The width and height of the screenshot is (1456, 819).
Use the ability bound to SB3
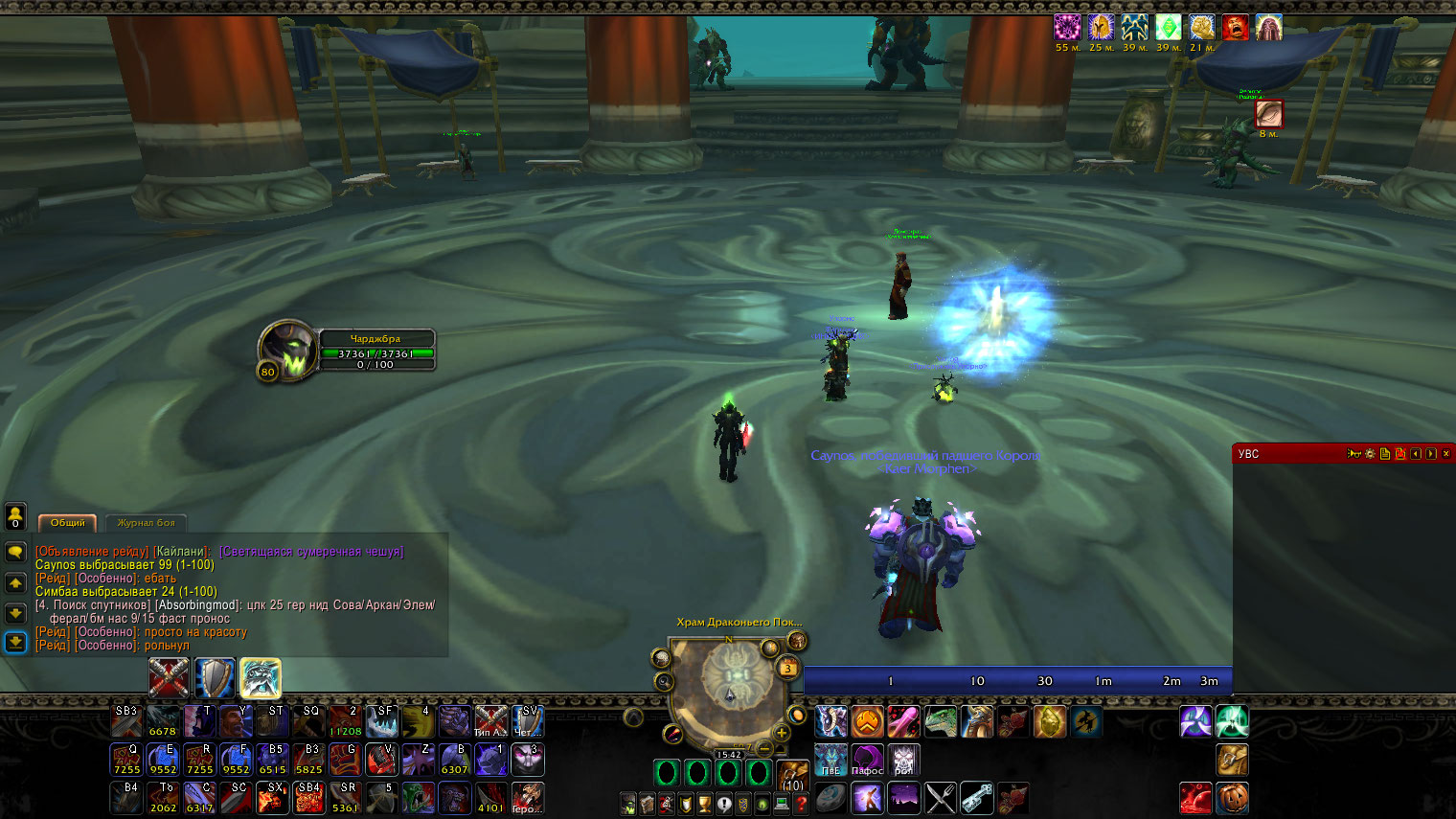126,720
